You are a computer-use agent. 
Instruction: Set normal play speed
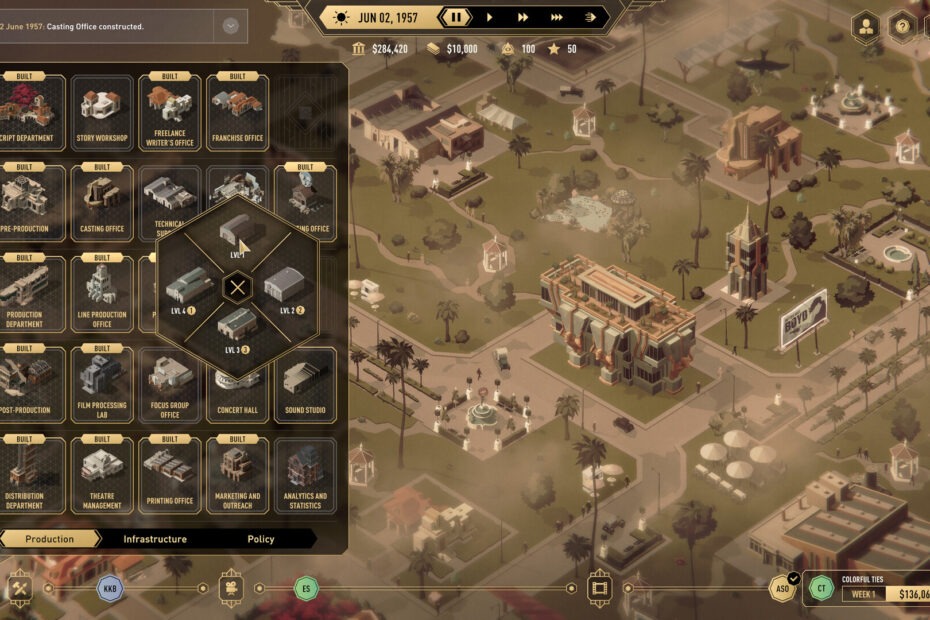tap(489, 17)
